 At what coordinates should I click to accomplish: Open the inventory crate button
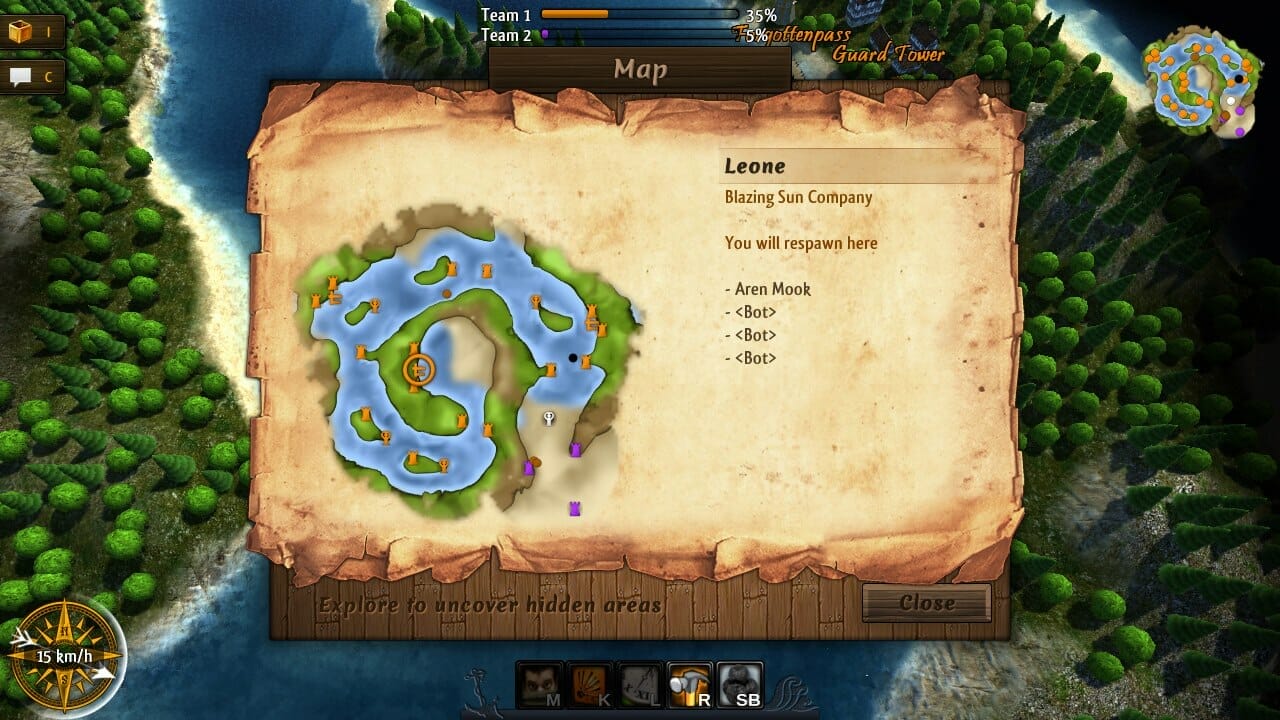click(32, 32)
